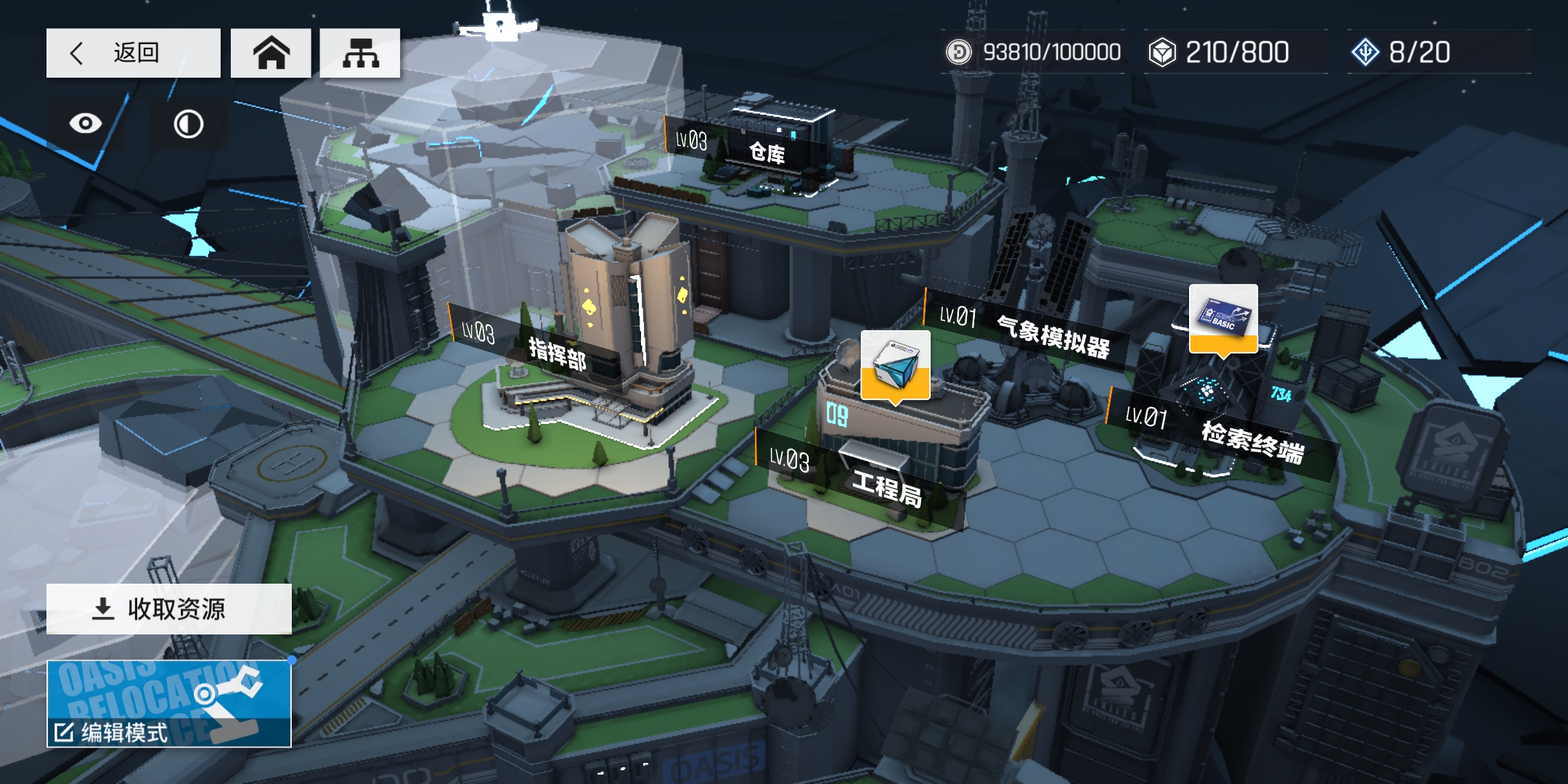Collect the cube resource bubble
Image resolution: width=1568 pixels, height=784 pixels.
(x=895, y=364)
